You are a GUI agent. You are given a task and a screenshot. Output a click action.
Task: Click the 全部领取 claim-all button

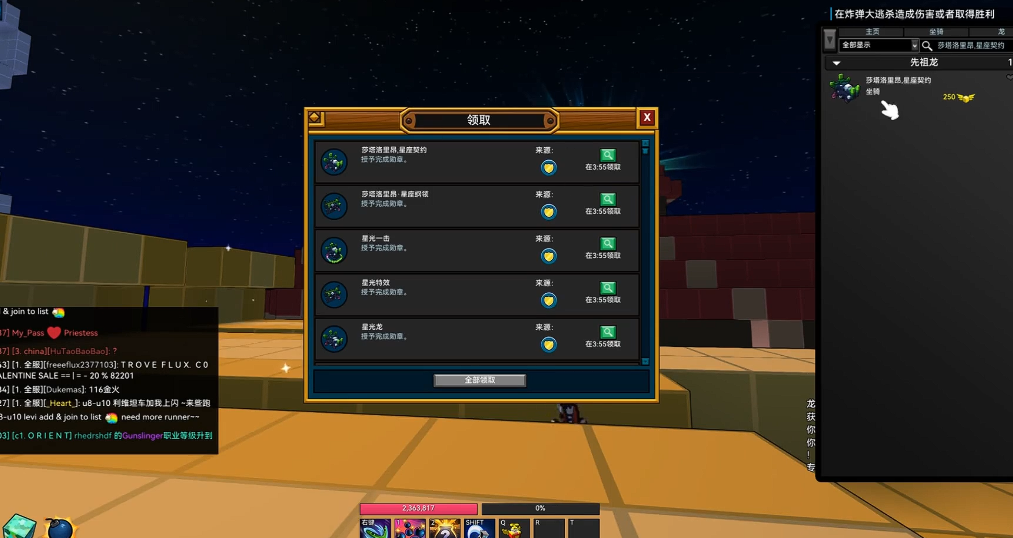480,380
